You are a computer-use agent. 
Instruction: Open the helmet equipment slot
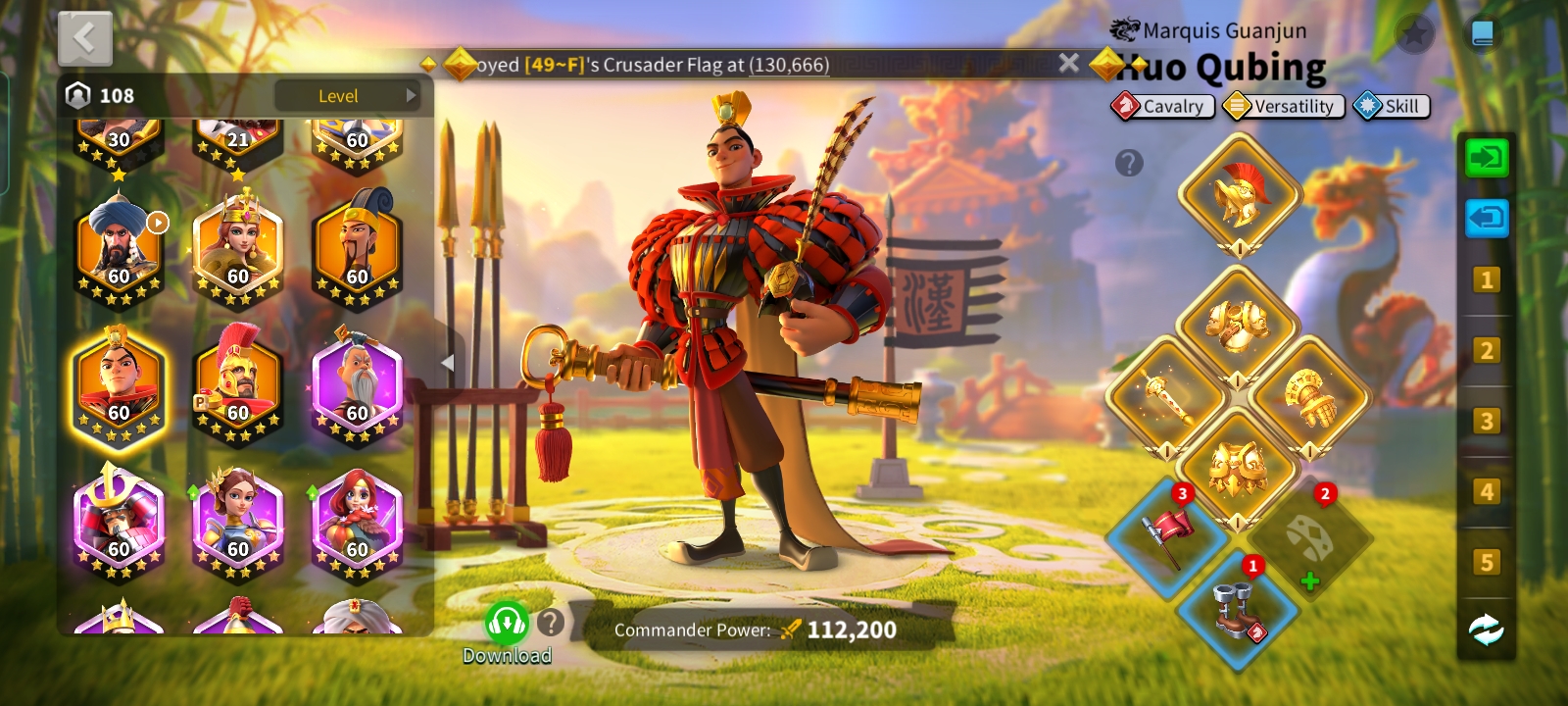pyautogui.click(x=1239, y=194)
